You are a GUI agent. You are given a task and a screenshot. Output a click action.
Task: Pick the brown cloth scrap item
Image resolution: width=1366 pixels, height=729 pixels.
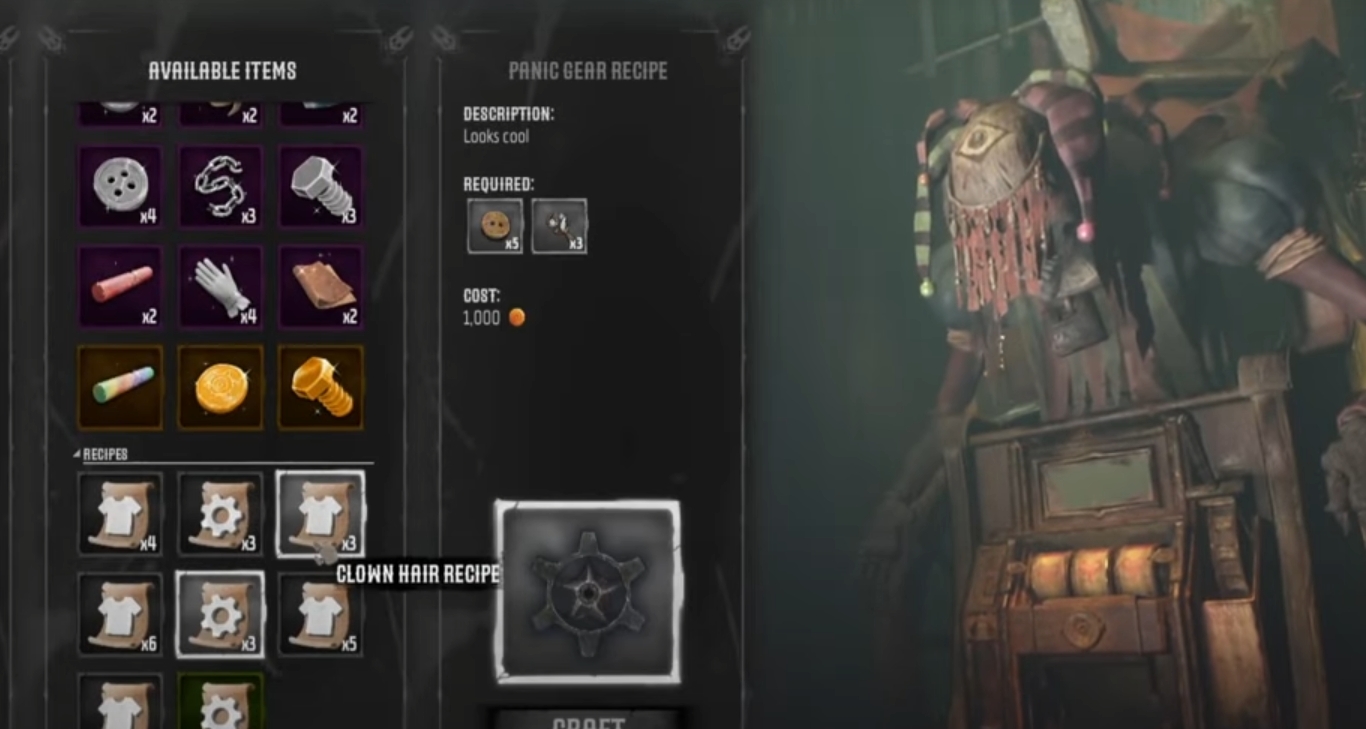point(320,287)
